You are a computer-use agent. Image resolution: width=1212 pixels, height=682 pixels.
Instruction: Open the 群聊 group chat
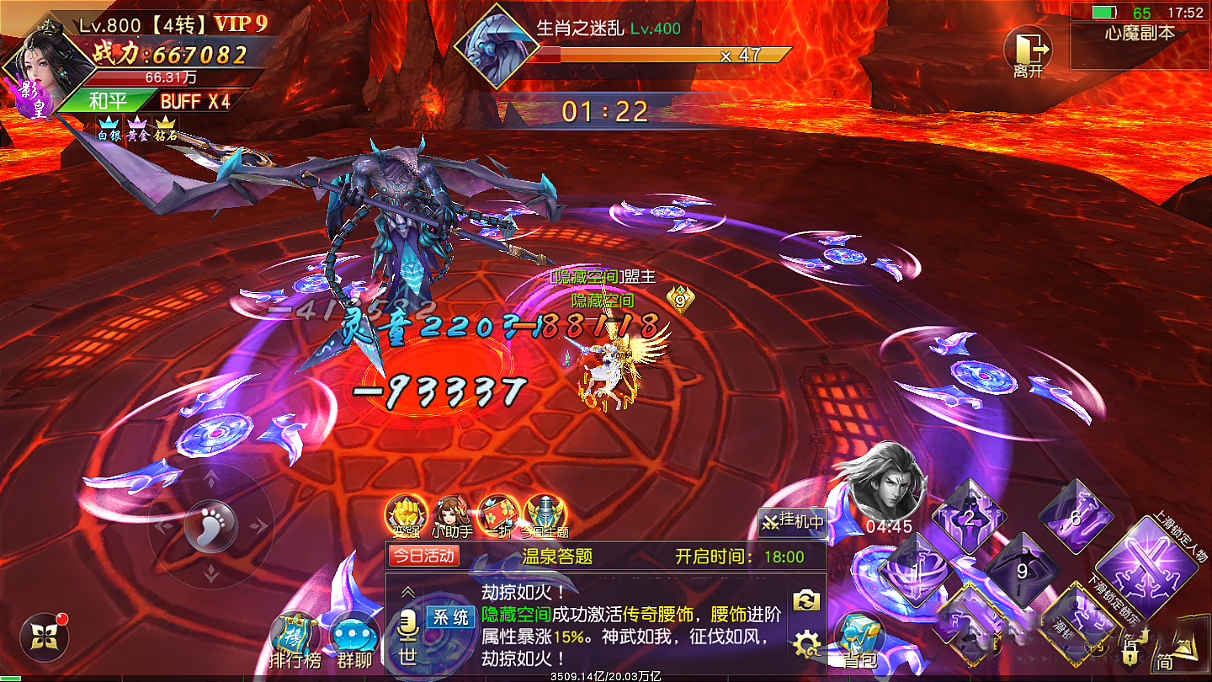pyautogui.click(x=353, y=640)
